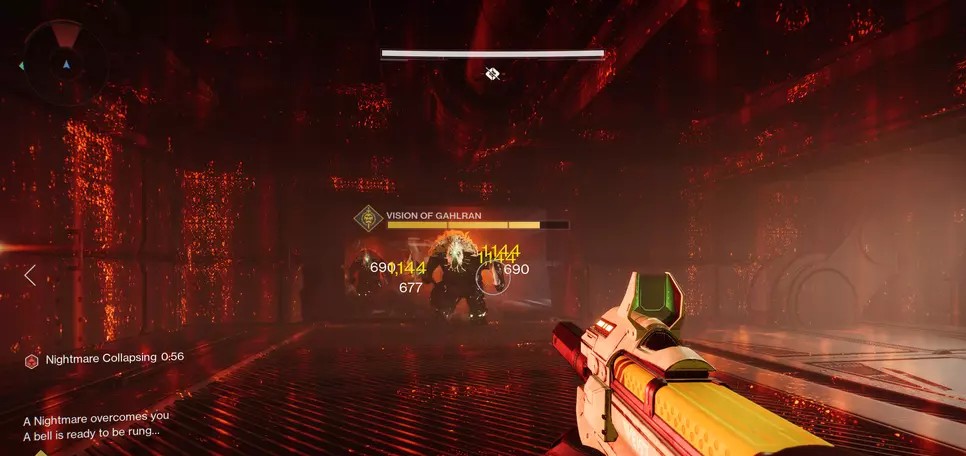Click the small icon beneath the top bar
966x456 pixels.
[x=492, y=73]
